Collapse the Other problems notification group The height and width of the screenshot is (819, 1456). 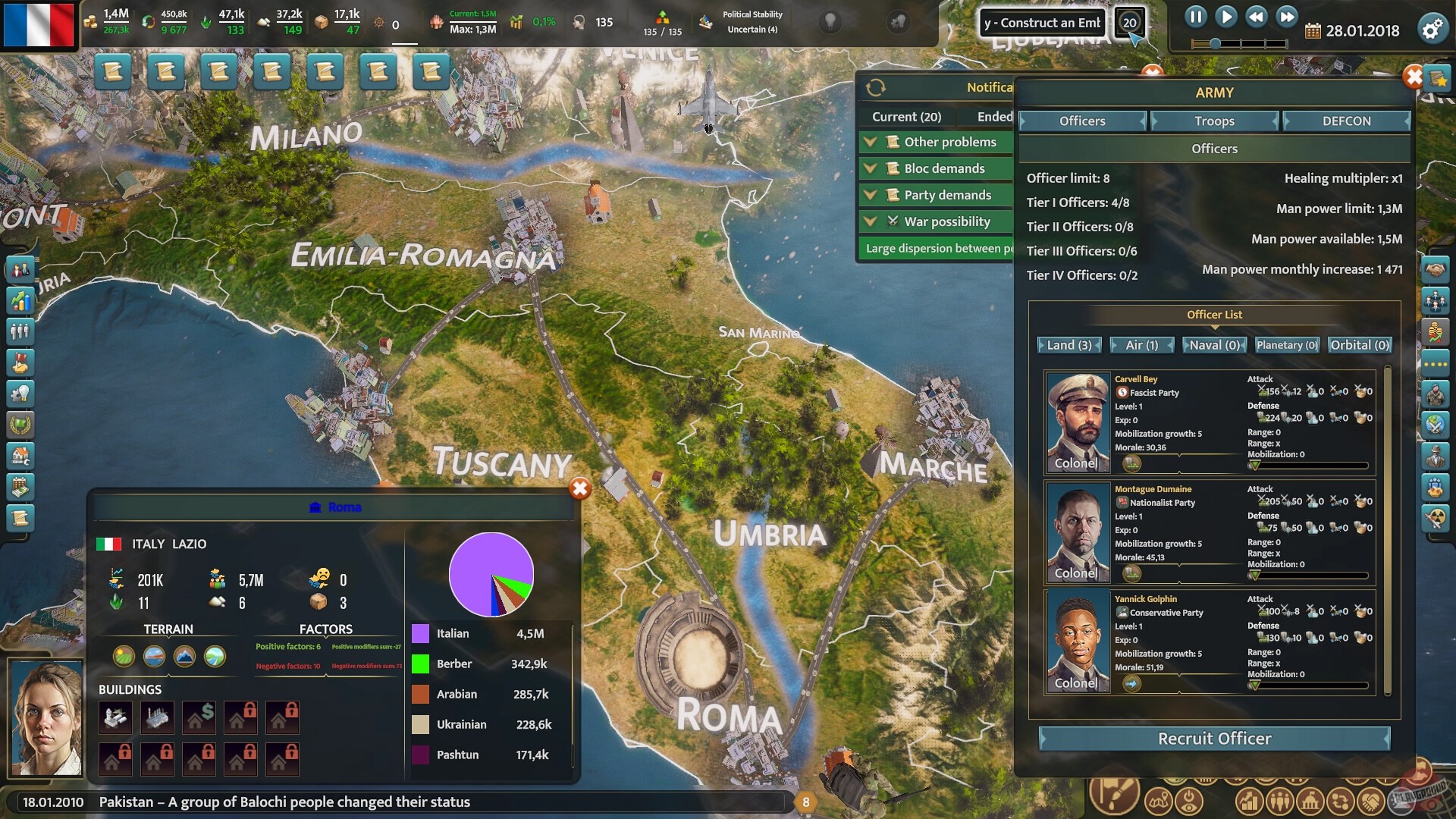pos(871,141)
